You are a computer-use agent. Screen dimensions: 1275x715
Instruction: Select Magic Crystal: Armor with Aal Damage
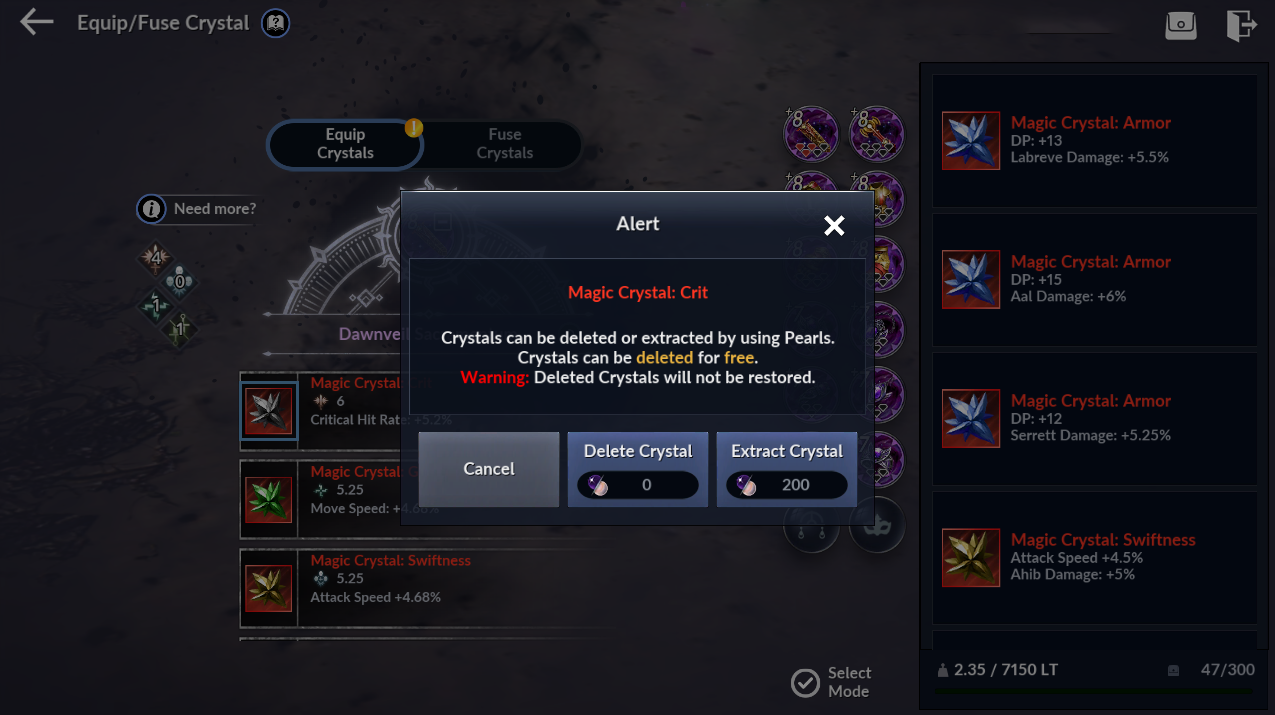click(1094, 279)
